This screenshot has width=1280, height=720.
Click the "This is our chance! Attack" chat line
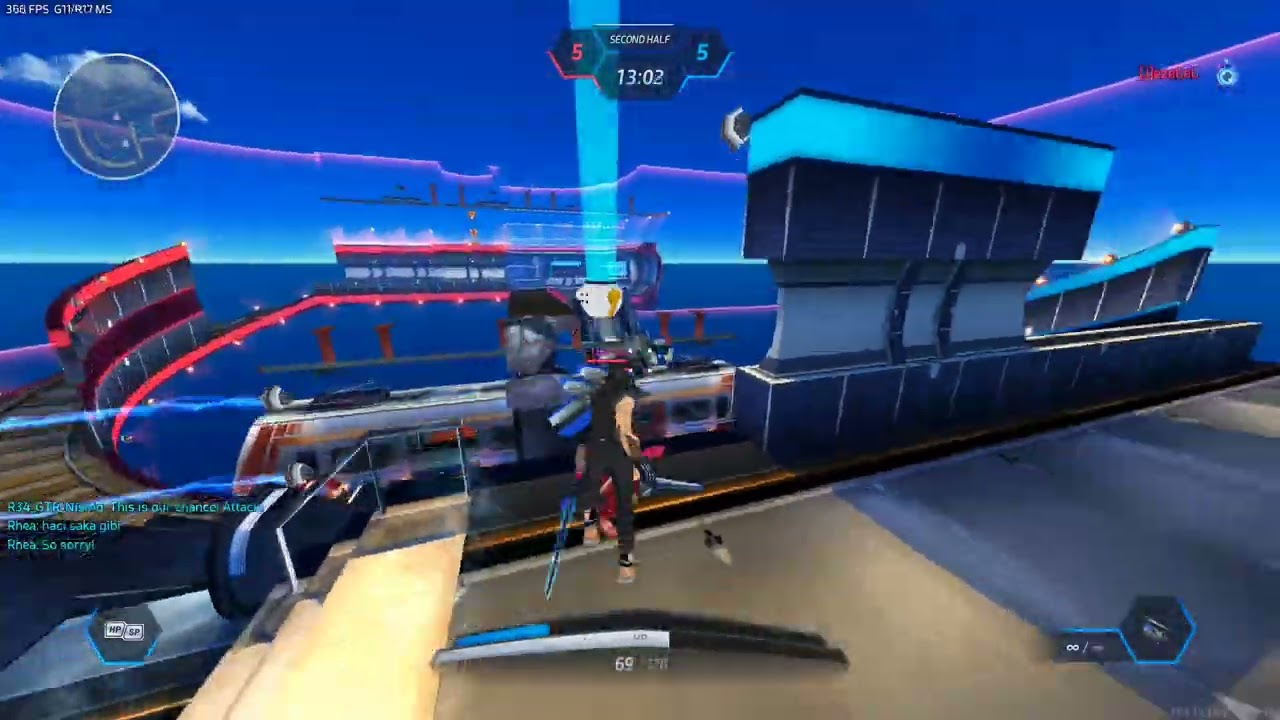click(134, 507)
